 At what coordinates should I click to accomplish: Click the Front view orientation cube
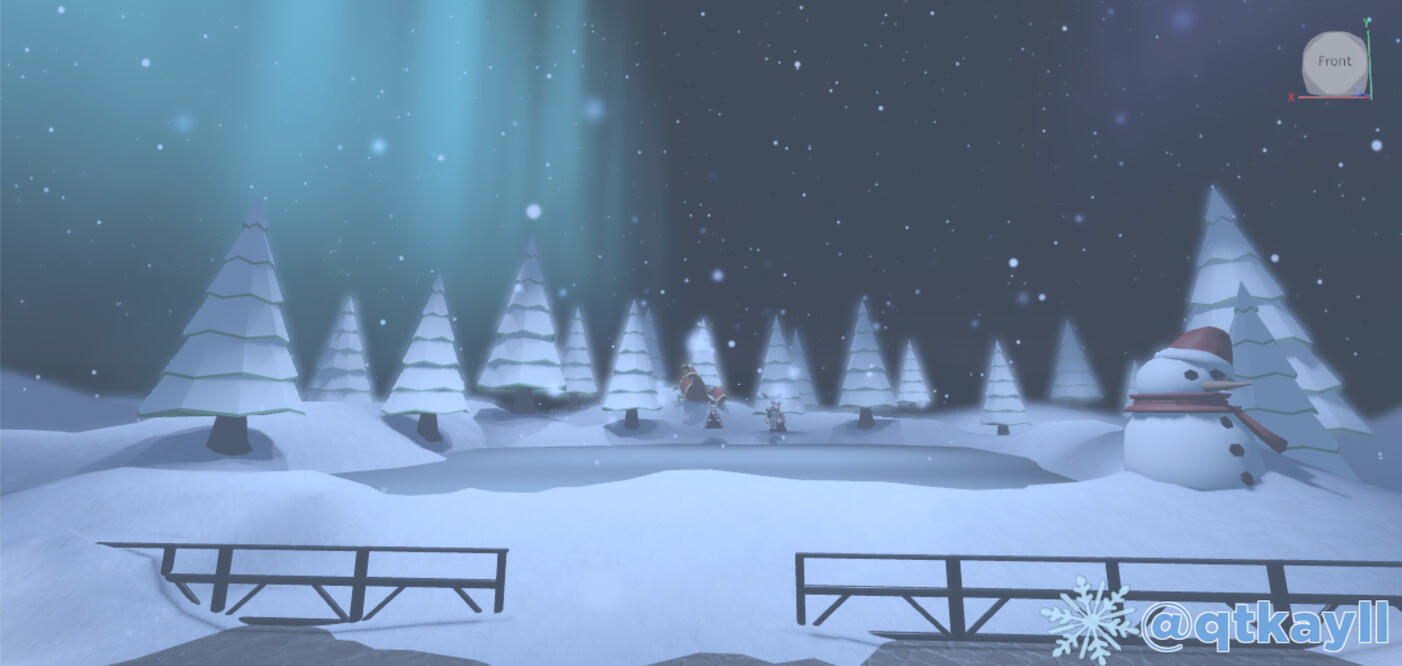tap(1334, 62)
